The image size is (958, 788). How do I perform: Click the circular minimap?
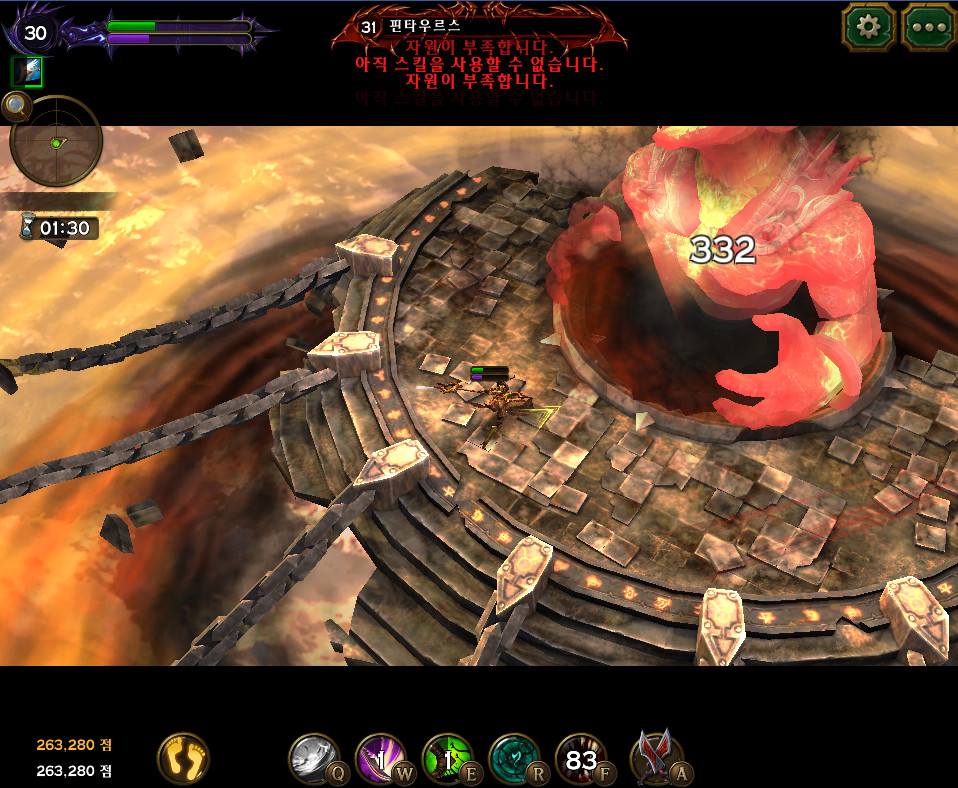tap(56, 142)
